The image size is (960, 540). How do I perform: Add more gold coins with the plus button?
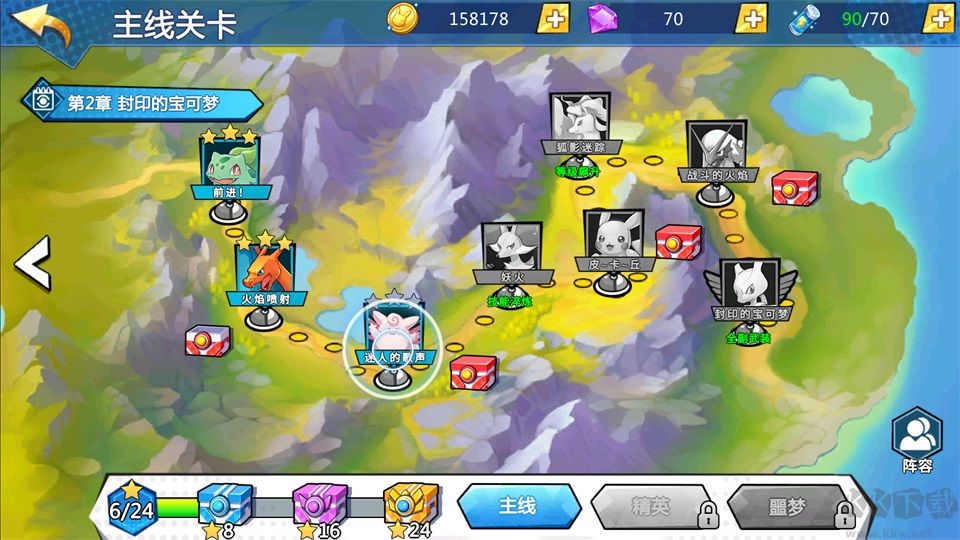pyautogui.click(x=553, y=19)
